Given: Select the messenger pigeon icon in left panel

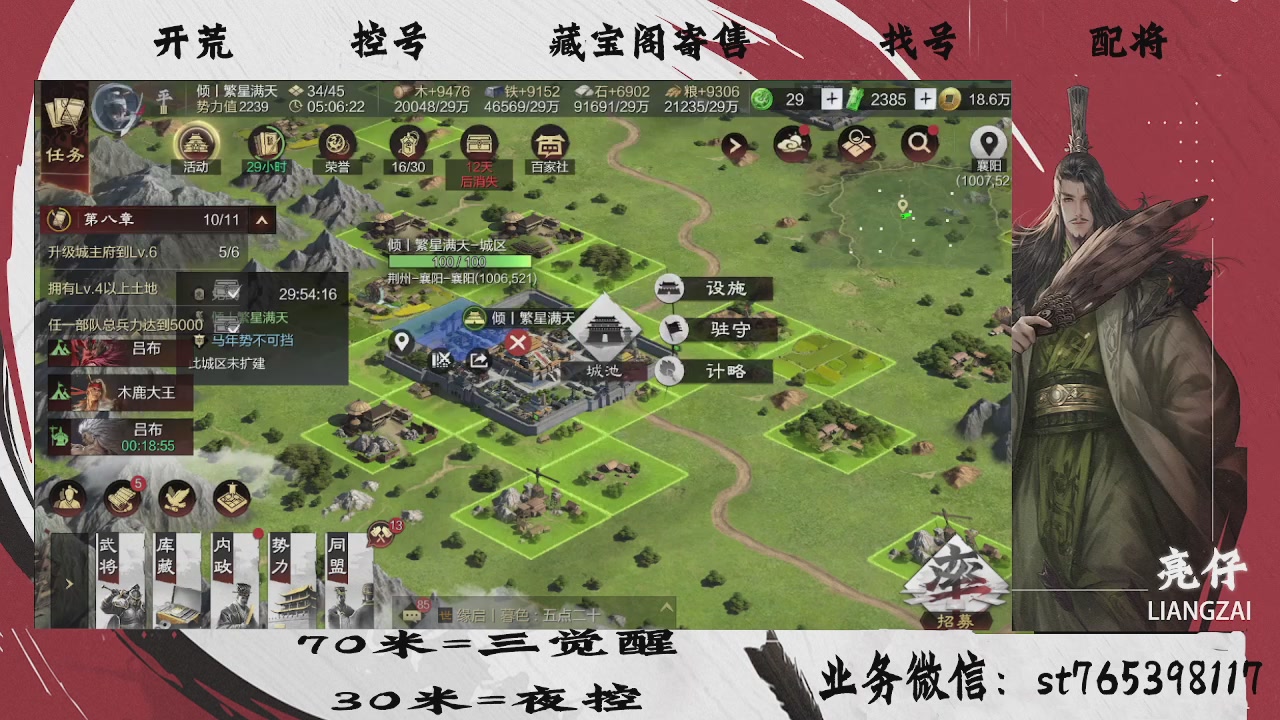Looking at the screenshot, I should [178, 499].
